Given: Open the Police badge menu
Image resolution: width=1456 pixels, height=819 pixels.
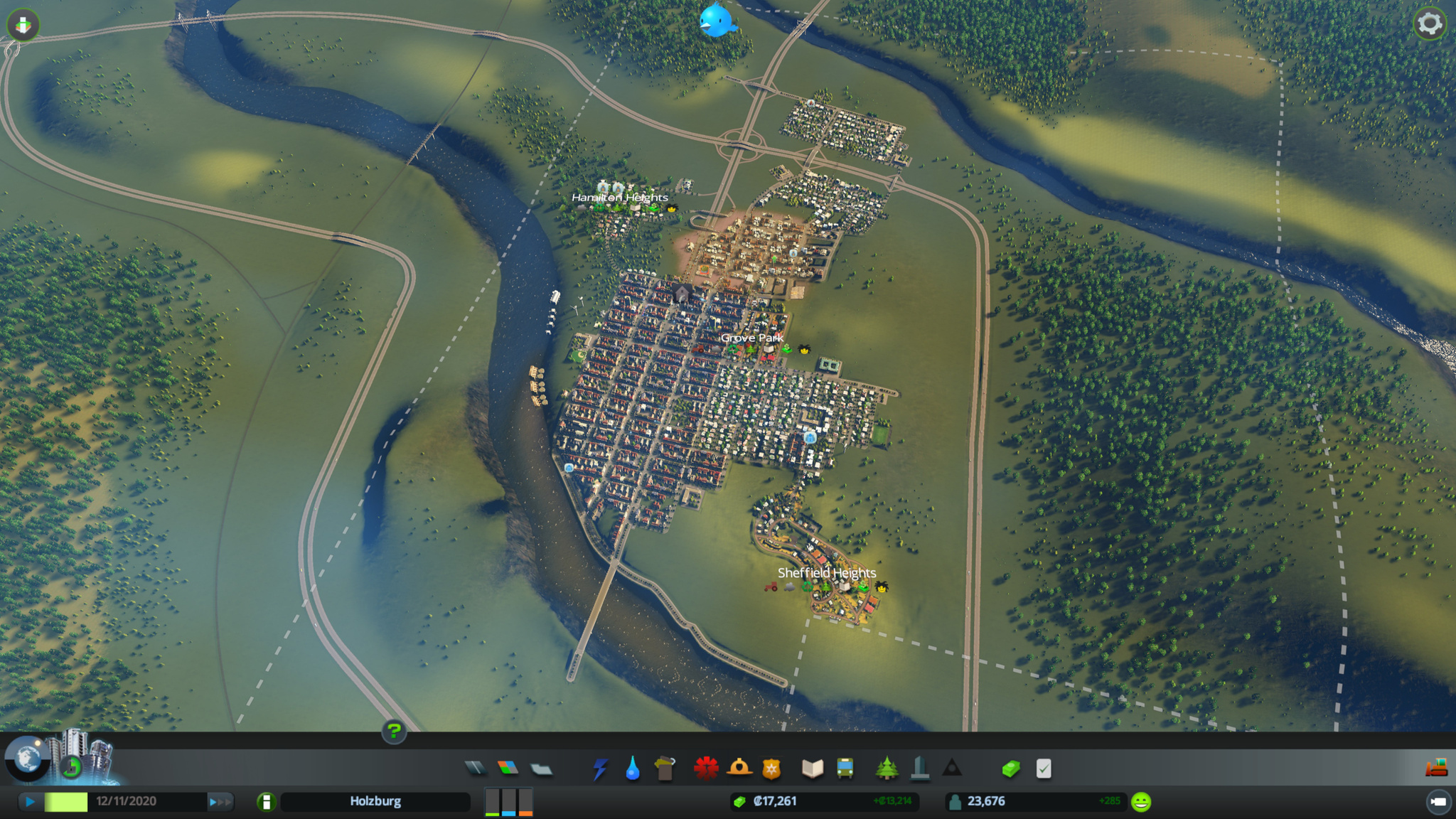Looking at the screenshot, I should click(x=771, y=769).
